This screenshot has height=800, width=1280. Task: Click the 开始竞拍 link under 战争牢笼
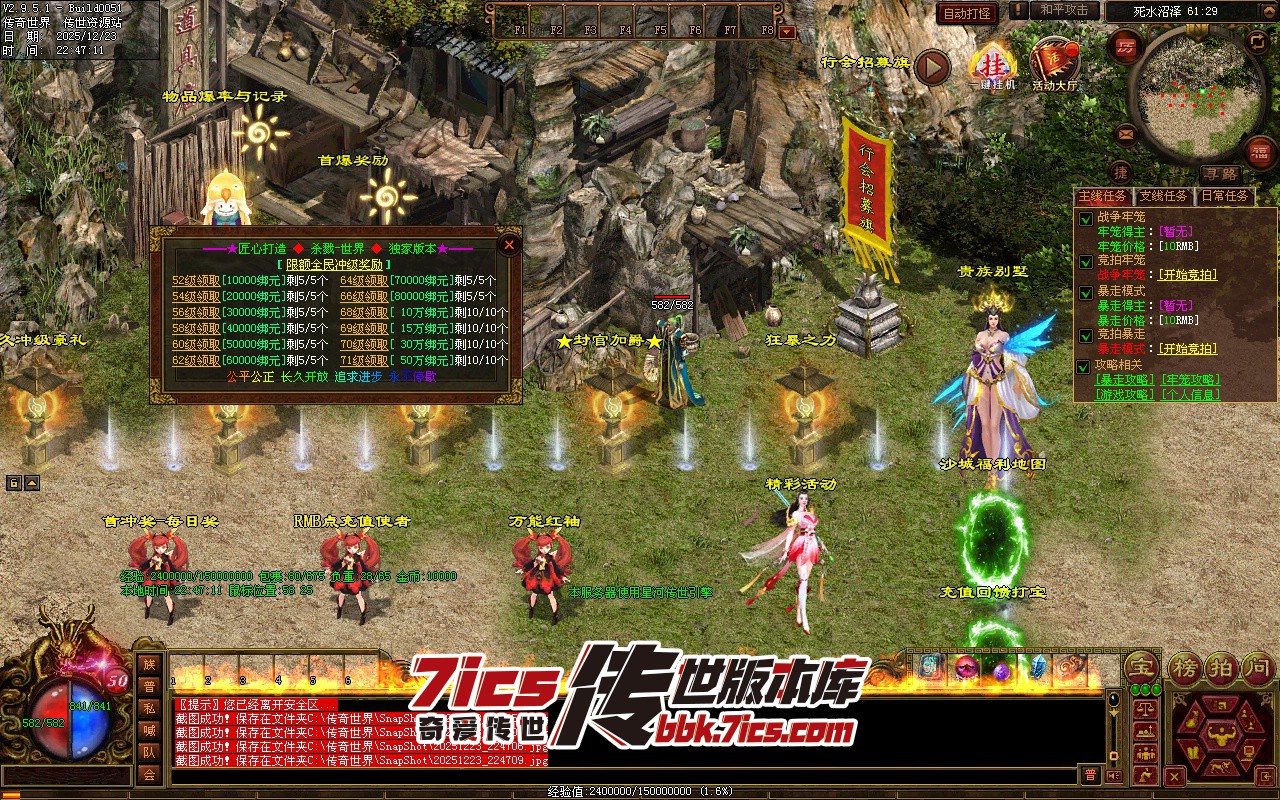tap(1187, 274)
